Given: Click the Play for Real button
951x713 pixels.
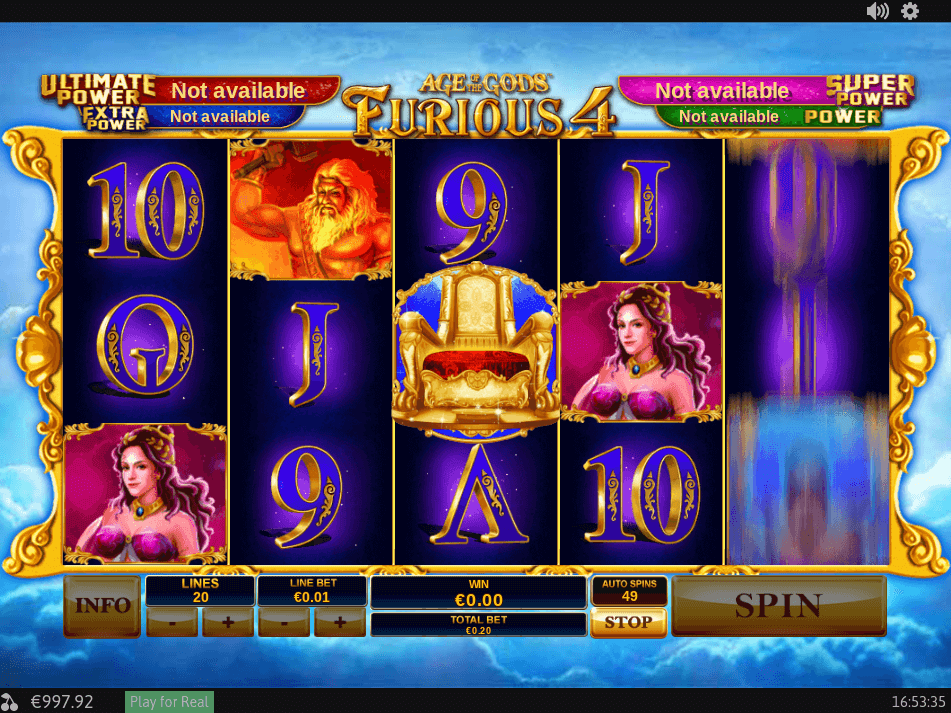Looking at the screenshot, I should (169, 701).
